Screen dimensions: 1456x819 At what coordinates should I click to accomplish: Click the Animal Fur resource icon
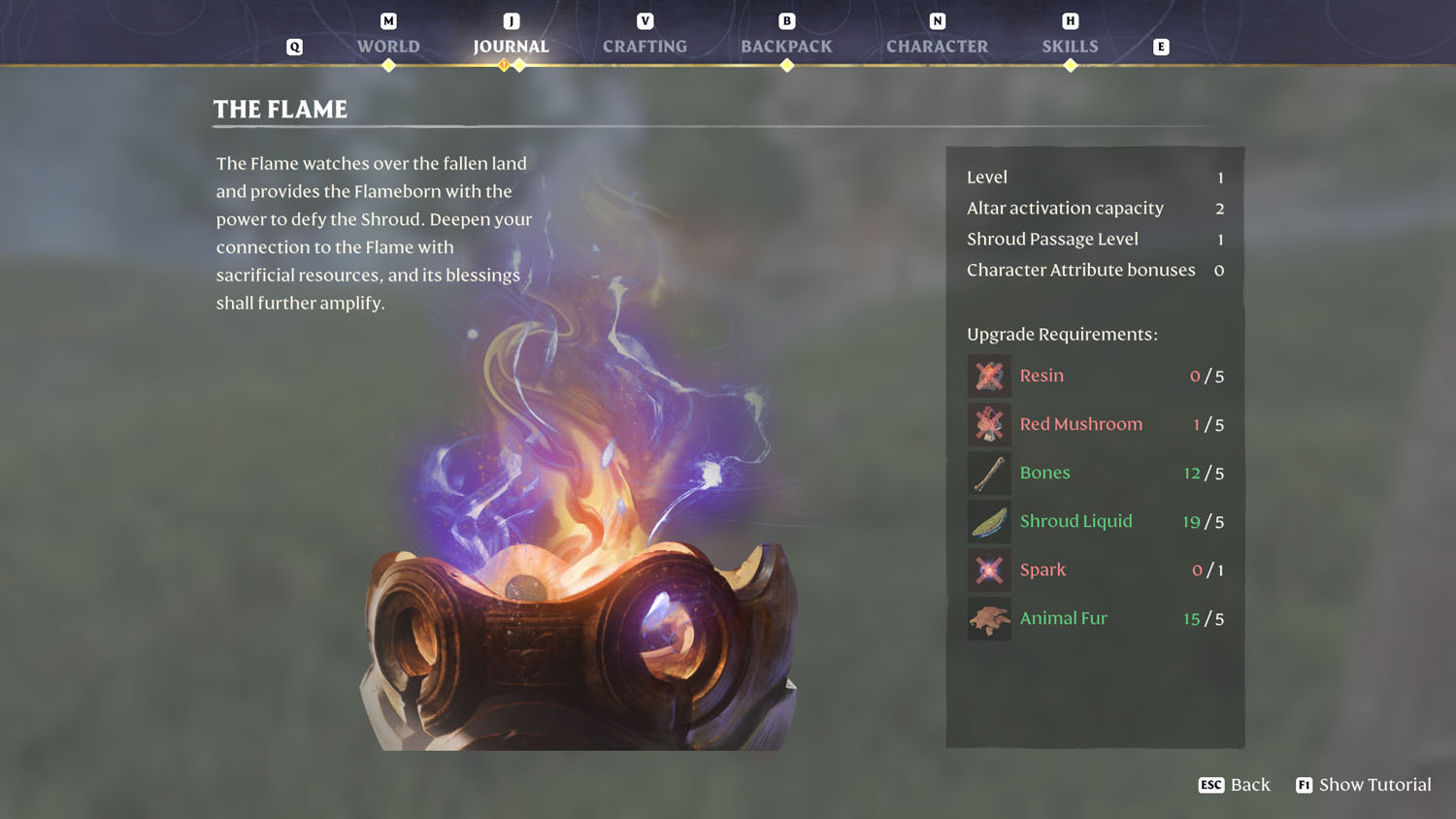coord(988,618)
